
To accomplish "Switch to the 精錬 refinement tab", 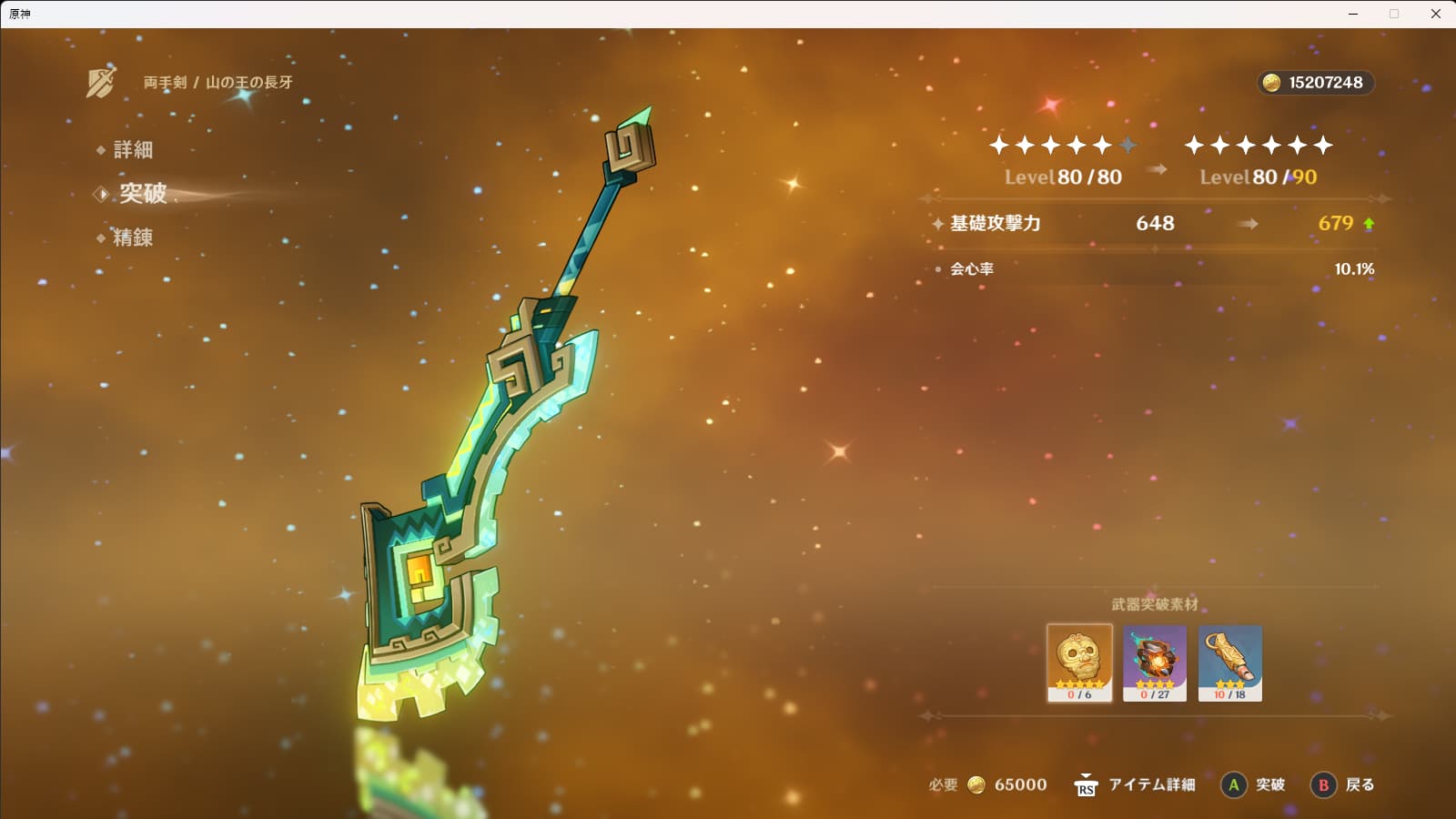I will pos(132,238).
